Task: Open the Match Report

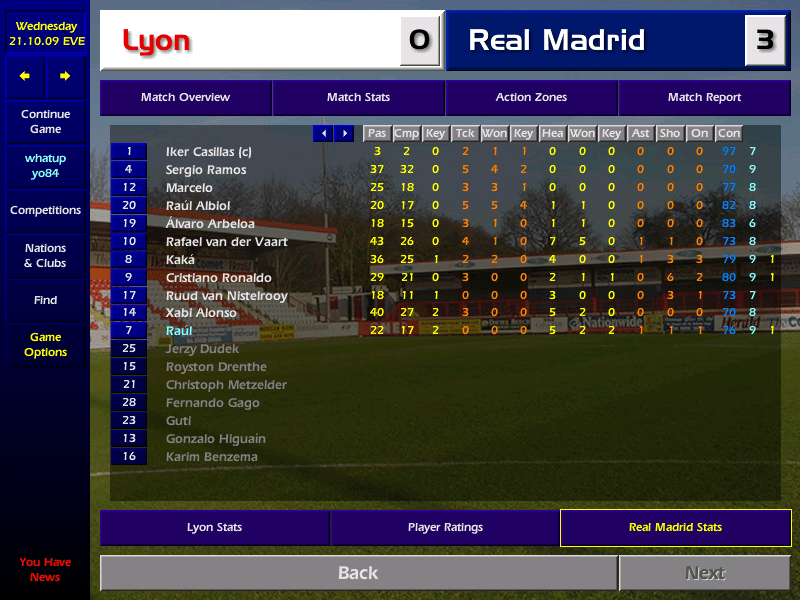Action: (x=704, y=98)
